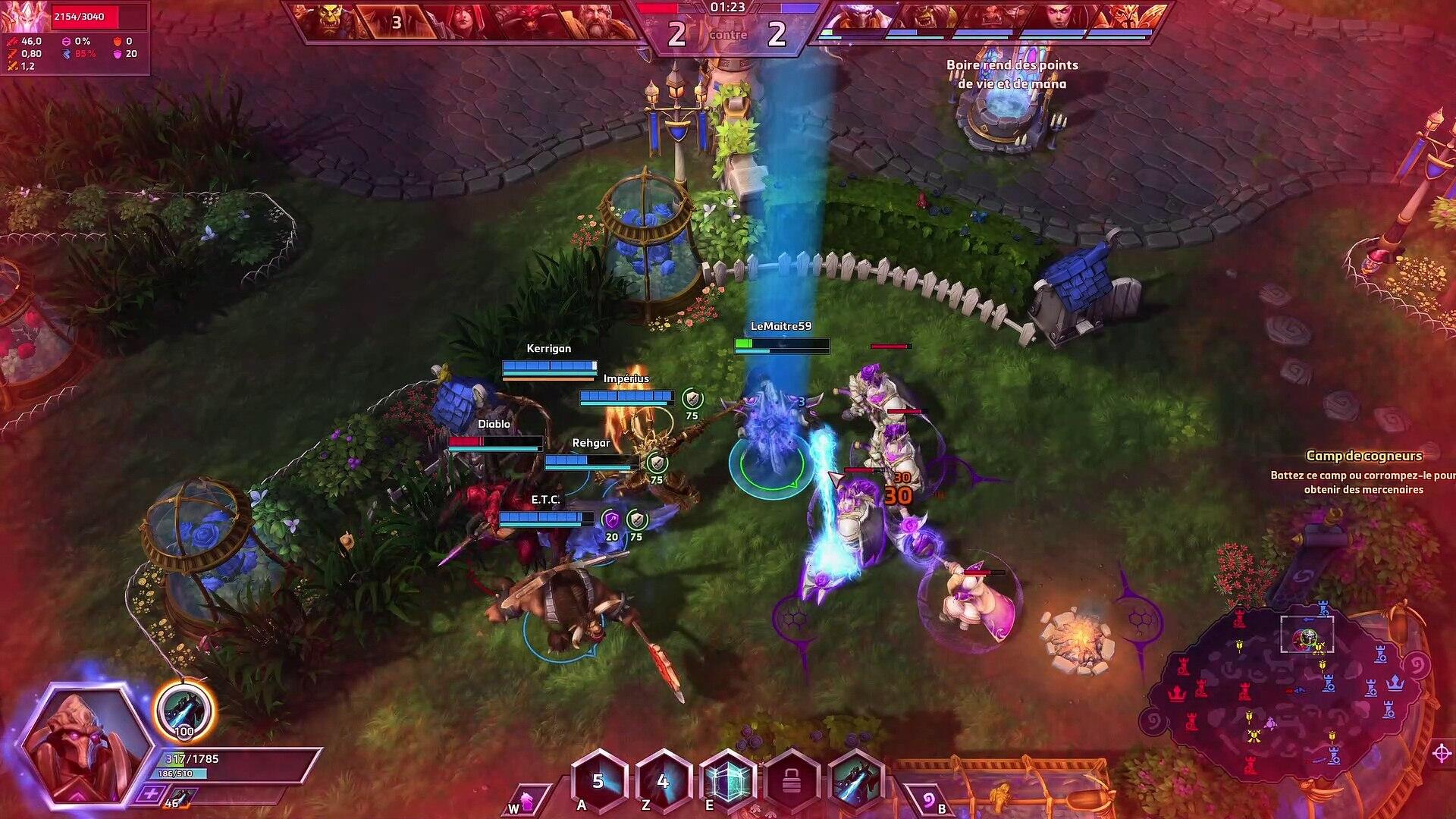This screenshot has height=819, width=1456.
Task: Click the minimap
Action: (x=1289, y=690)
